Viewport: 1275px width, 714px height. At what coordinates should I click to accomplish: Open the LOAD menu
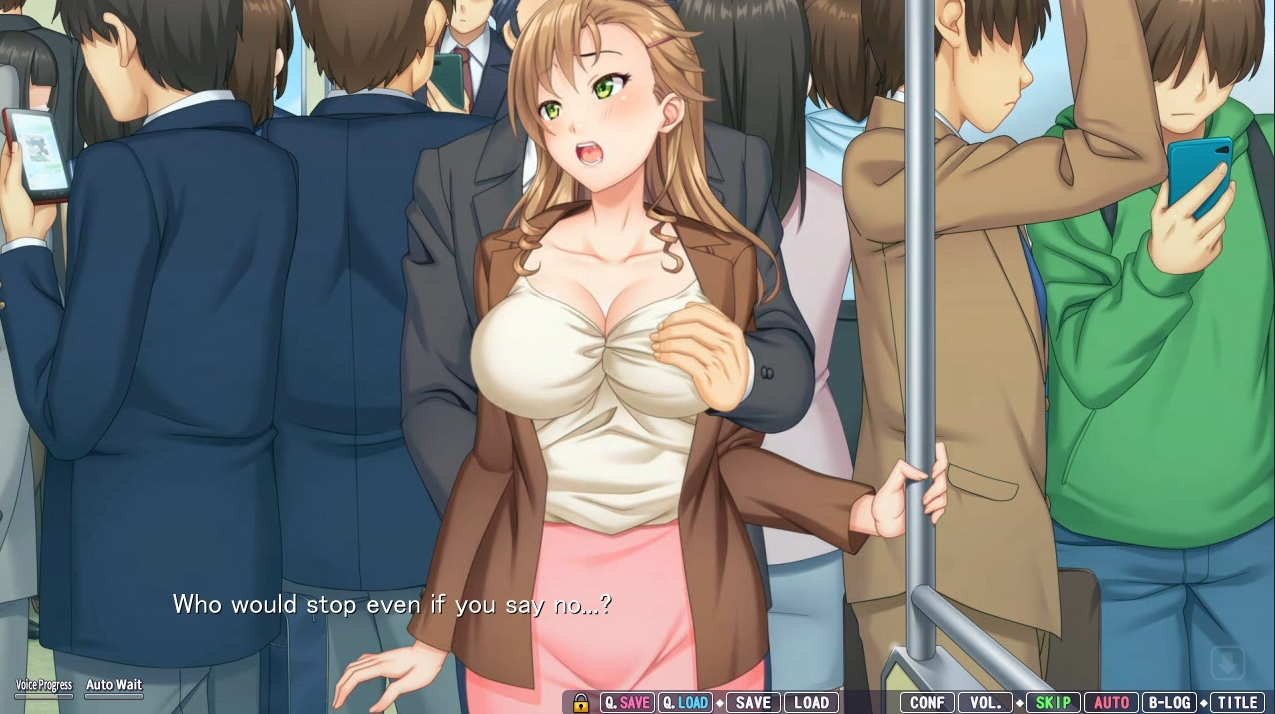(x=811, y=703)
